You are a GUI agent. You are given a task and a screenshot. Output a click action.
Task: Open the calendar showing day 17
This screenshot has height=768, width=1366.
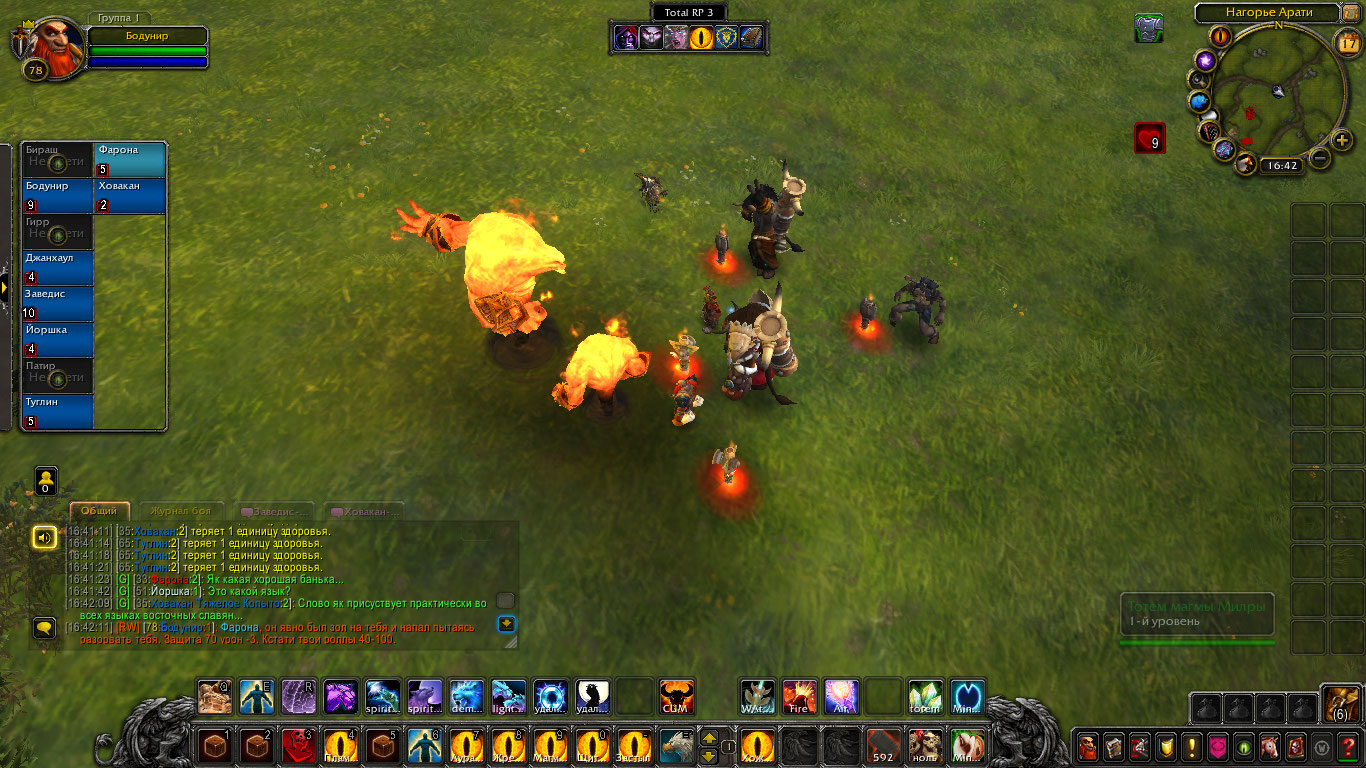[1349, 42]
